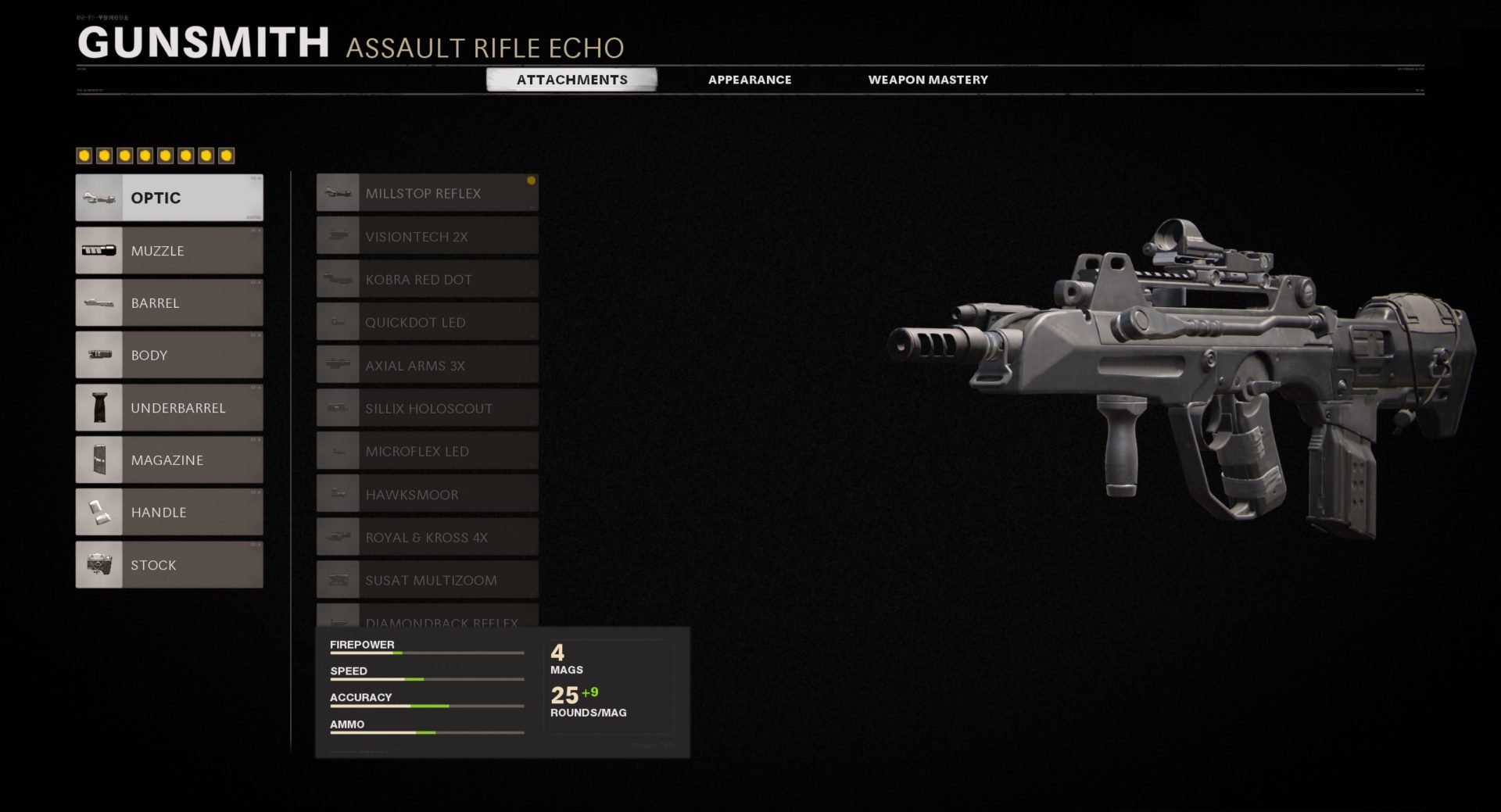Choose the Susat Multizoom scope
Viewport: 1501px width, 812px height.
pos(428,580)
